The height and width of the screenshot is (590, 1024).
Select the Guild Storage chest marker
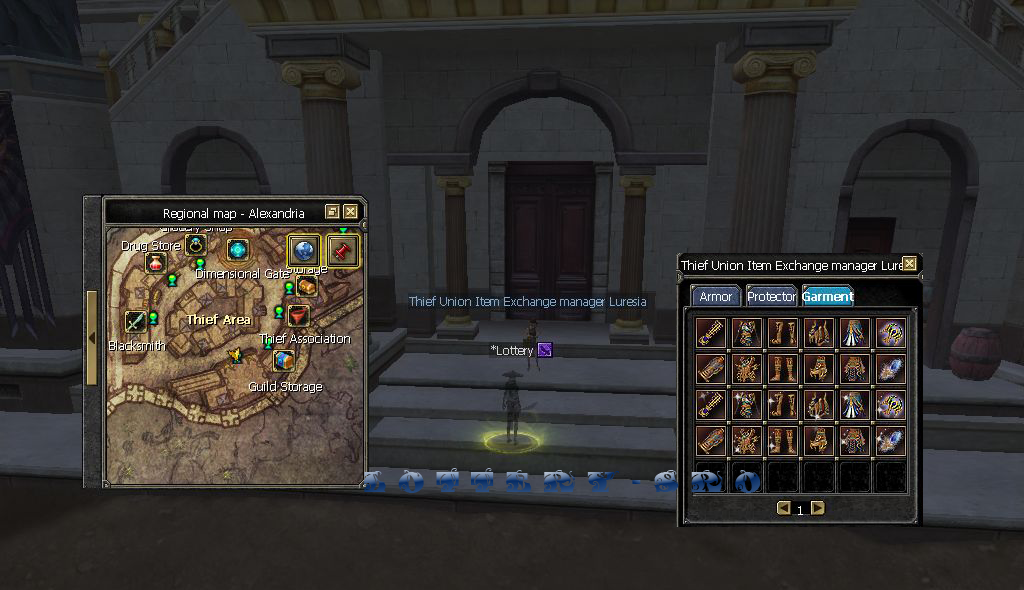tap(284, 360)
